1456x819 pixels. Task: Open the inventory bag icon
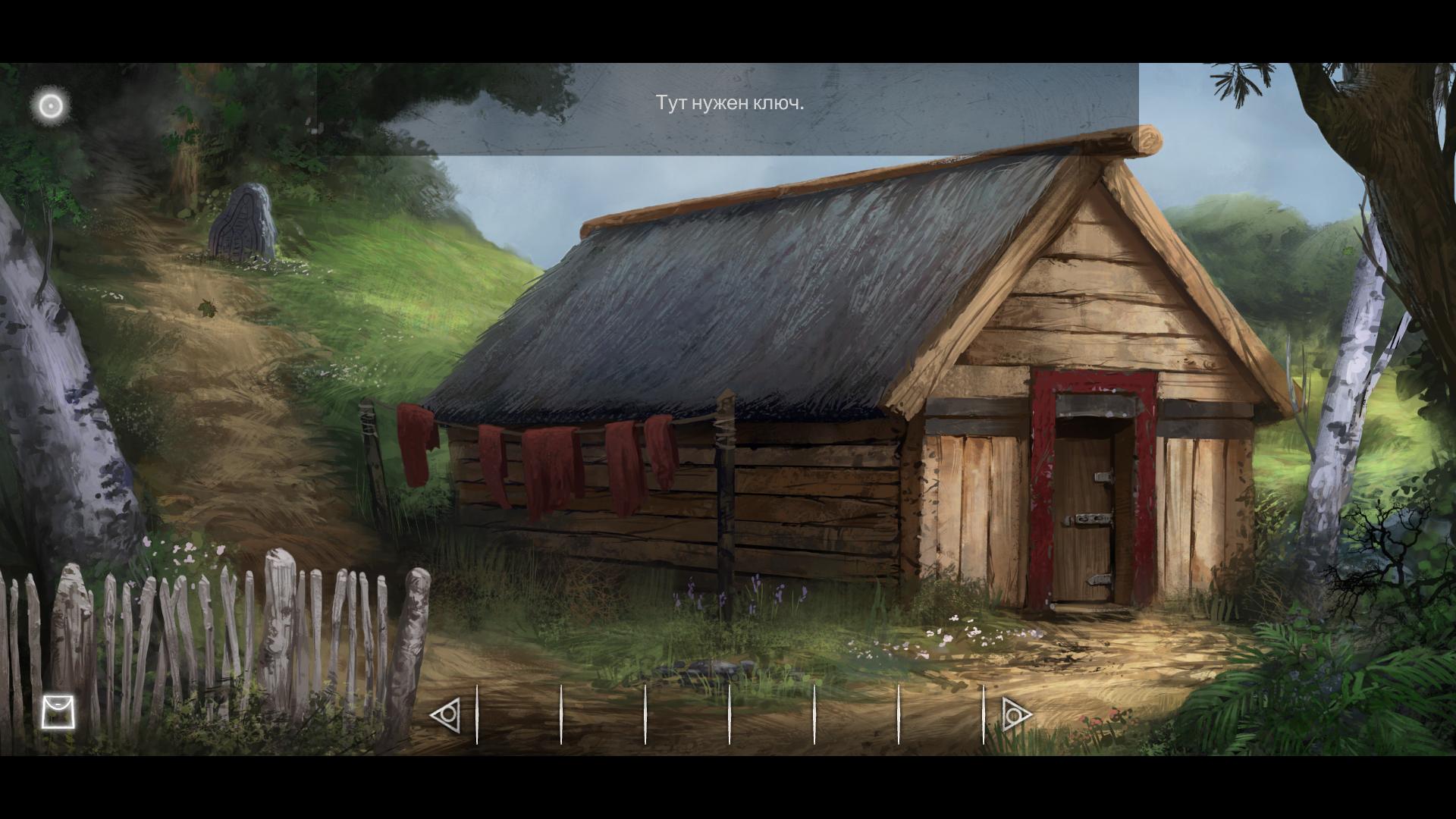pyautogui.click(x=58, y=711)
